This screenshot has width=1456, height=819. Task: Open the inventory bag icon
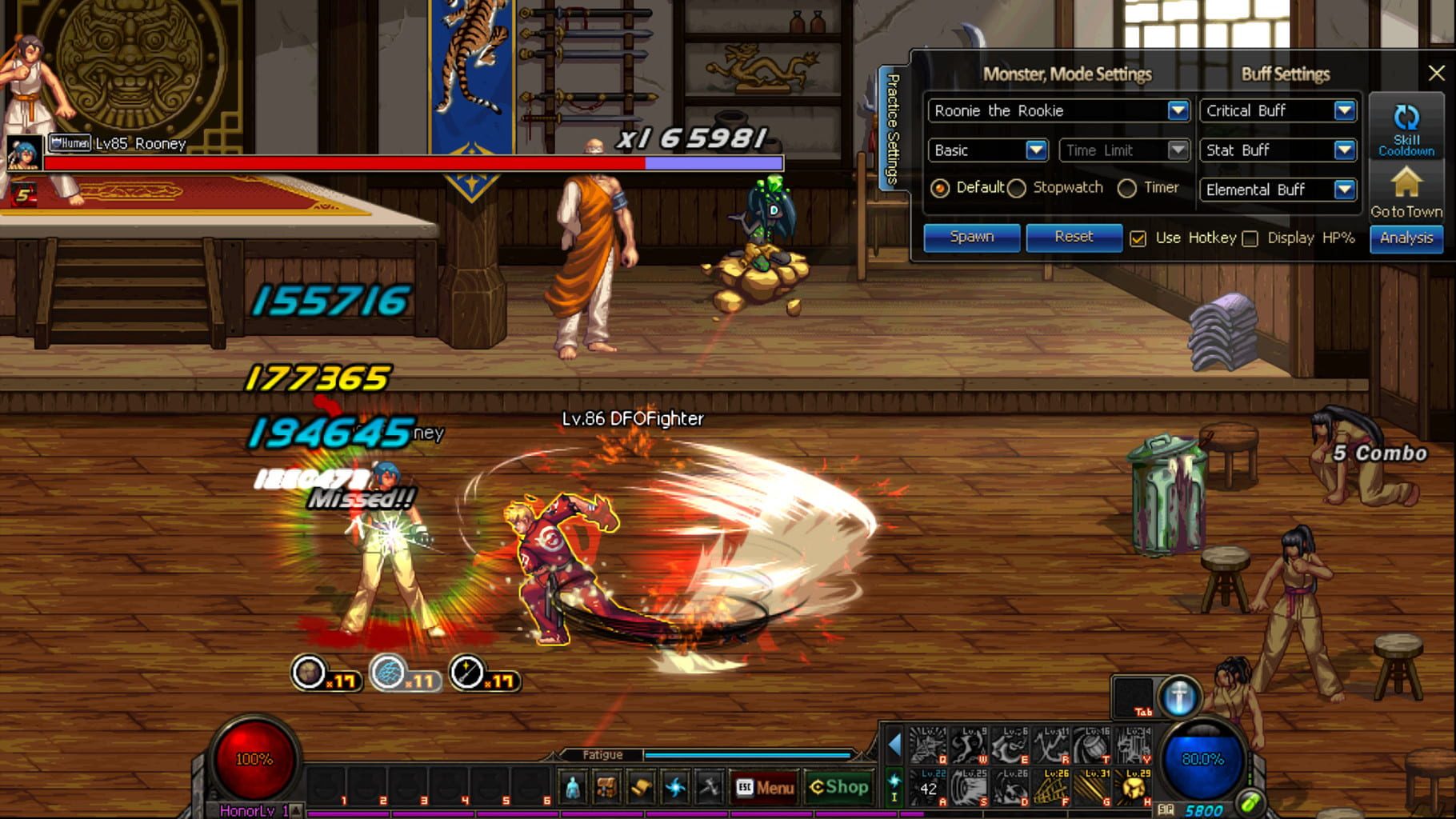[606, 788]
